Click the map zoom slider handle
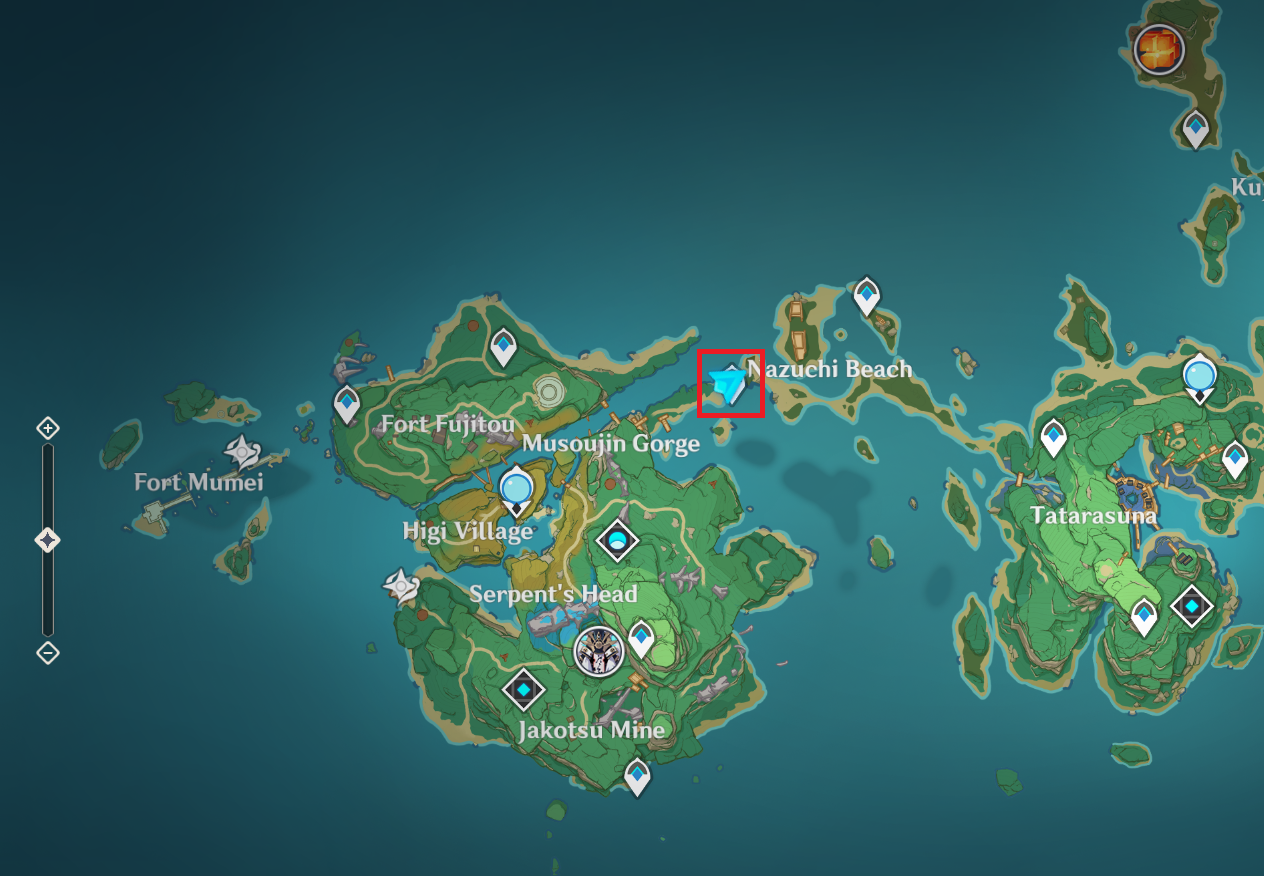The width and height of the screenshot is (1264, 876). coord(47,540)
